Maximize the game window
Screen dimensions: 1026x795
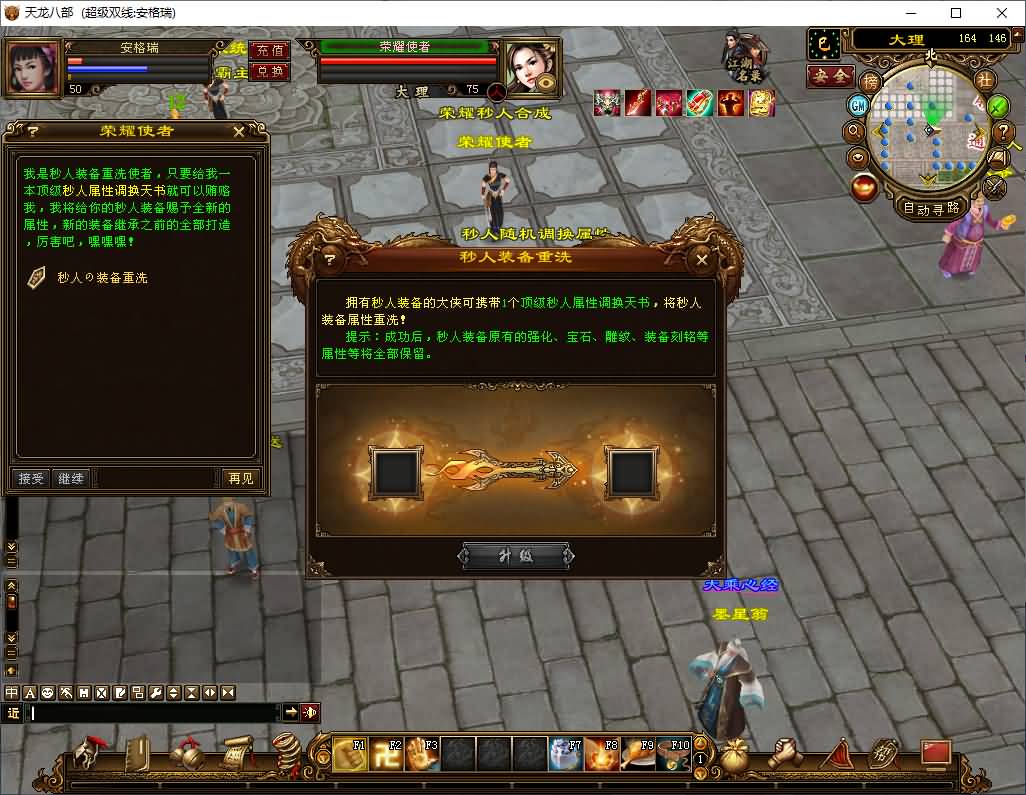coord(956,13)
